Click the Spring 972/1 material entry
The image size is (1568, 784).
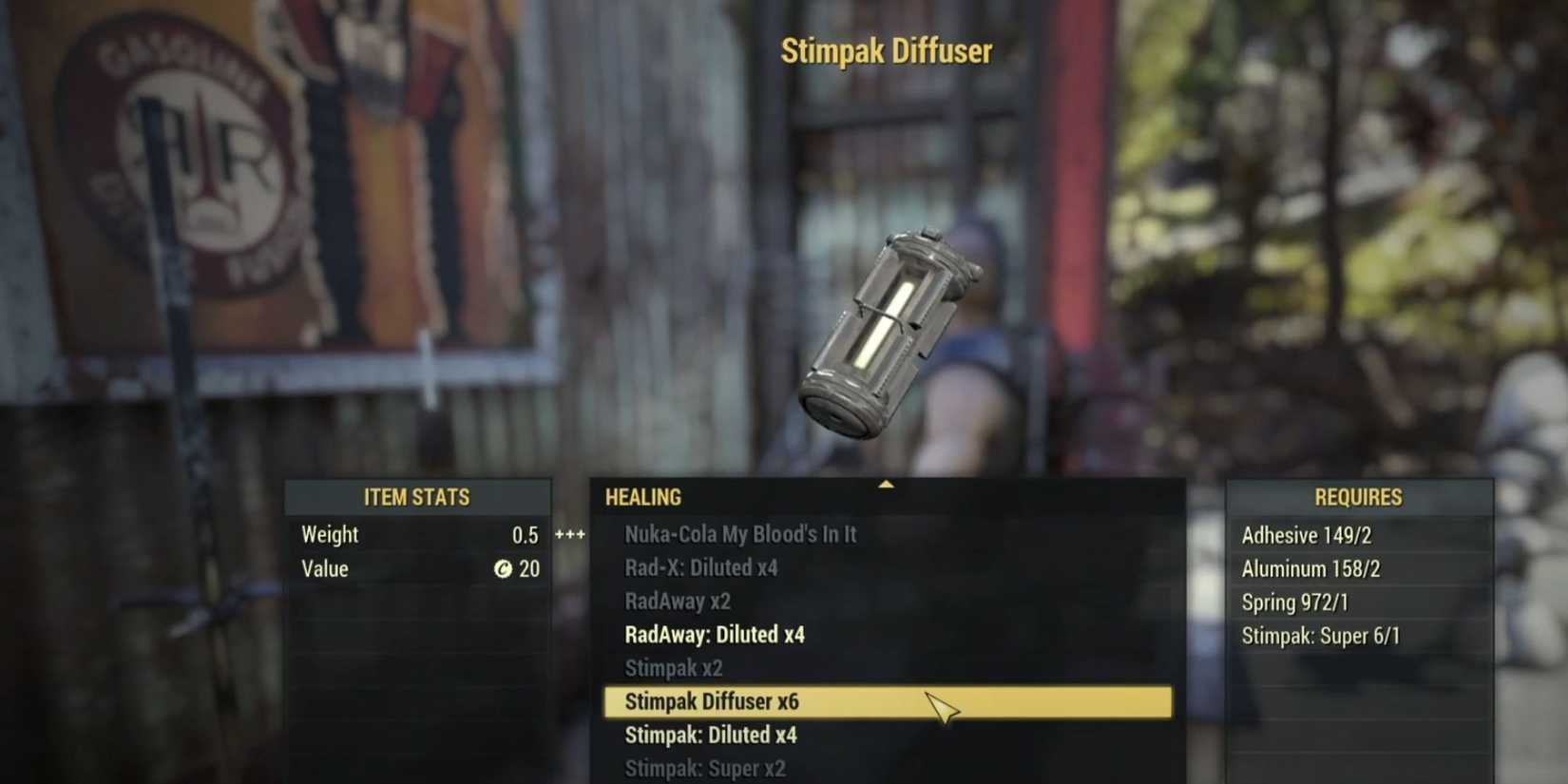(1293, 602)
